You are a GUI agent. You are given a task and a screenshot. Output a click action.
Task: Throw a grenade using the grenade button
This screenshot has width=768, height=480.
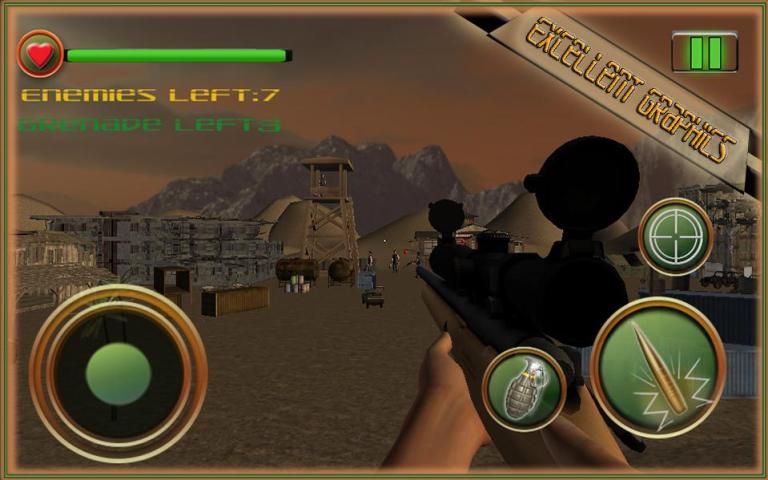click(523, 388)
